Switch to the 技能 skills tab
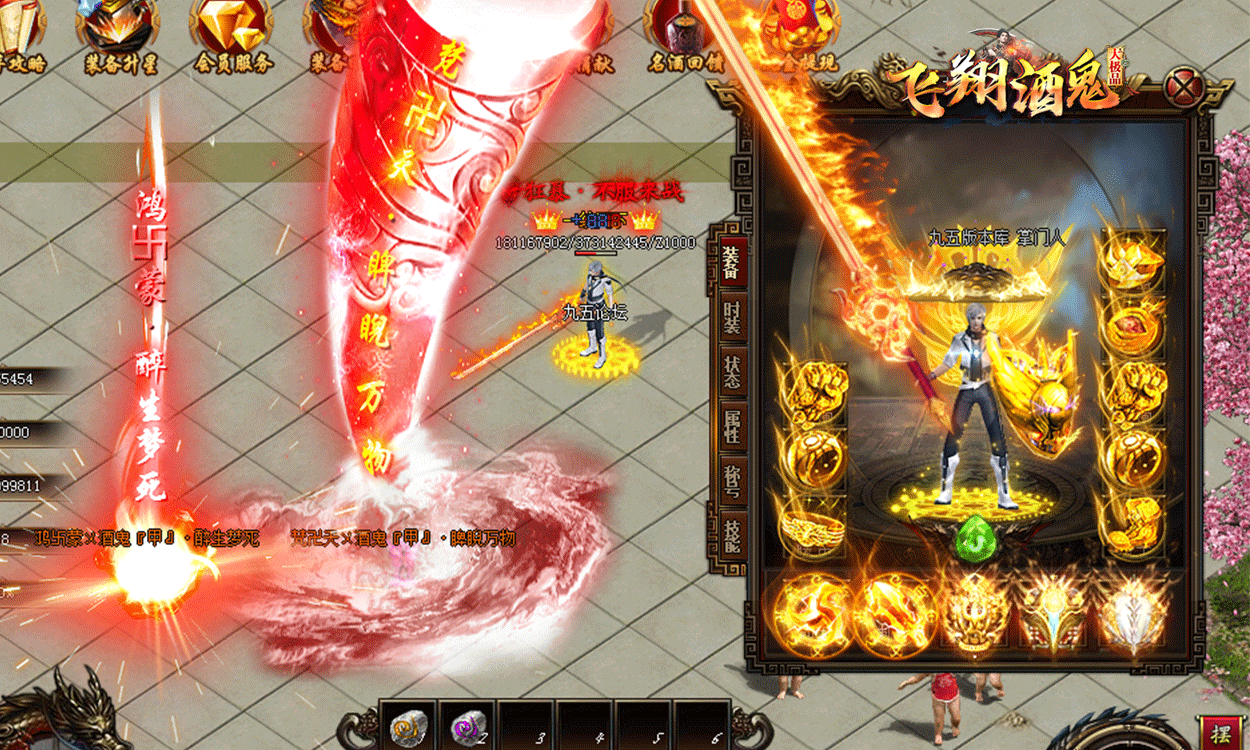 pos(732,533)
